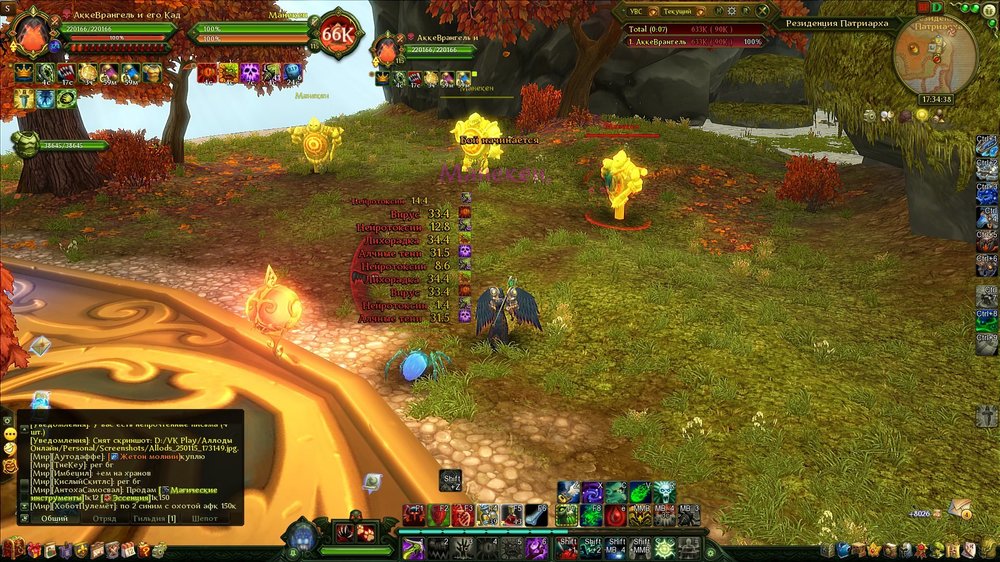
Task: Use the F1 red demon ability
Action: pyautogui.click(x=414, y=514)
